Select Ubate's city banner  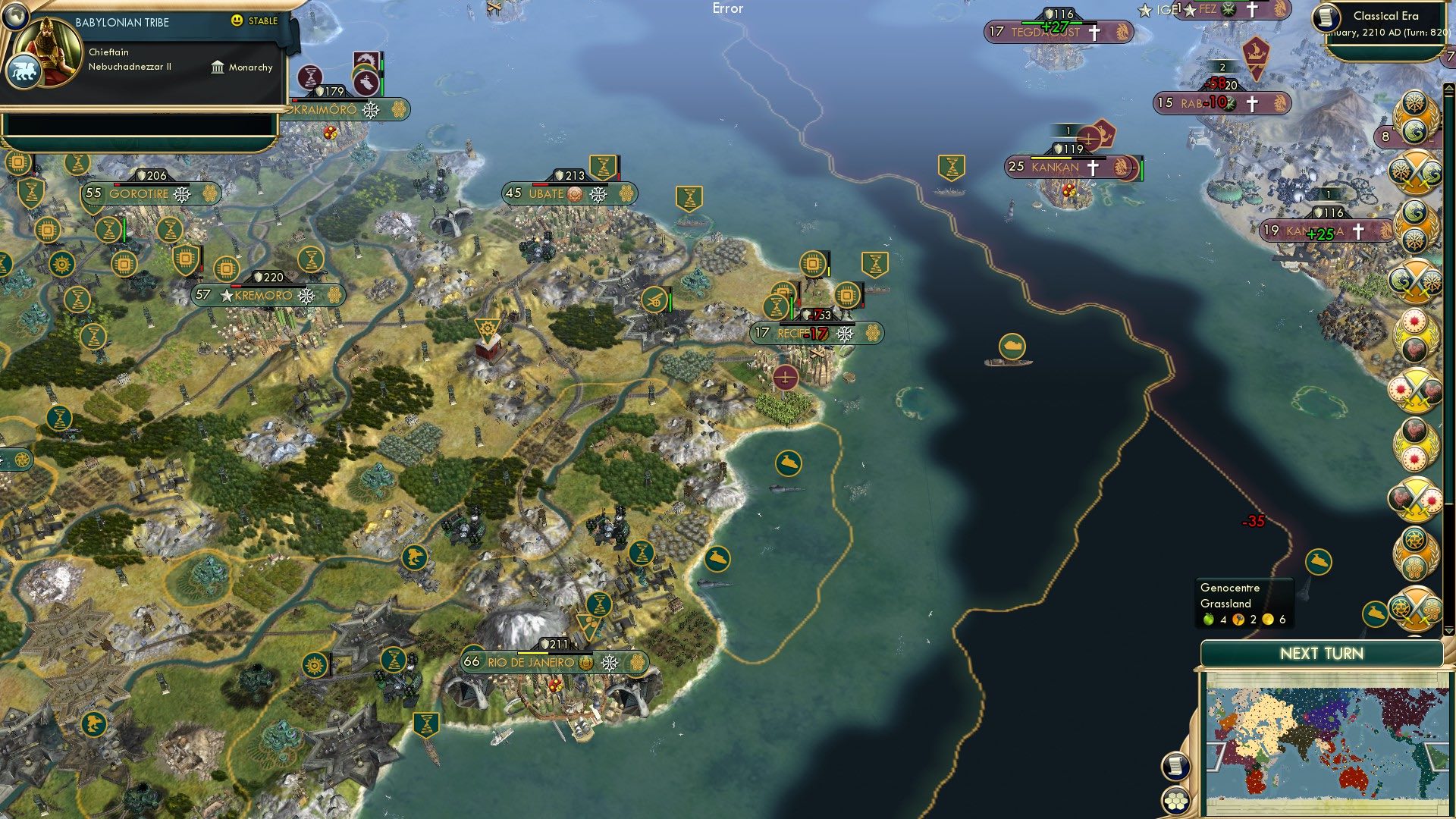click(x=548, y=194)
